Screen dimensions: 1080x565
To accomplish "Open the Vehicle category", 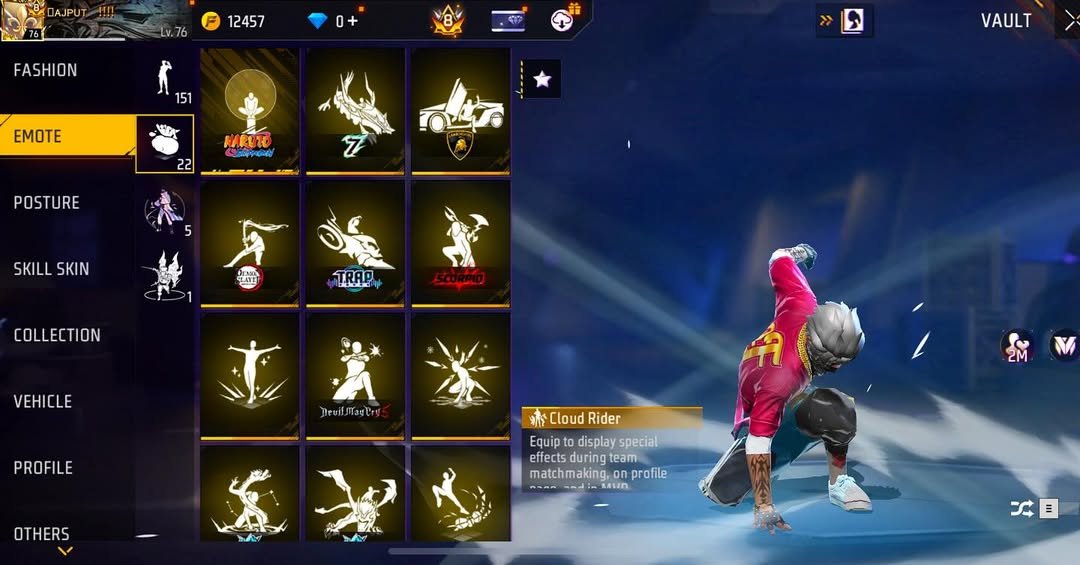I will point(42,401).
